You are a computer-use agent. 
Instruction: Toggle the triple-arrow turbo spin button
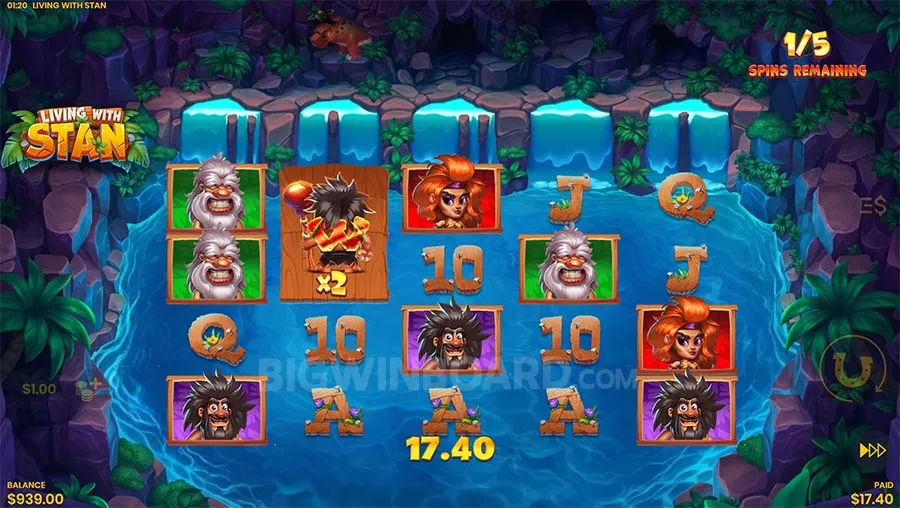pyautogui.click(x=873, y=450)
